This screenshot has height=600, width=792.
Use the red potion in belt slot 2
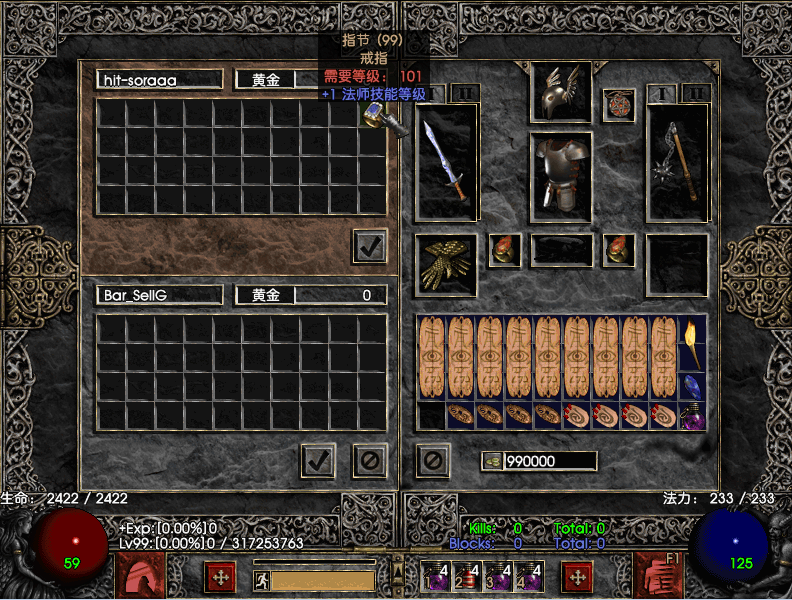coord(464,577)
